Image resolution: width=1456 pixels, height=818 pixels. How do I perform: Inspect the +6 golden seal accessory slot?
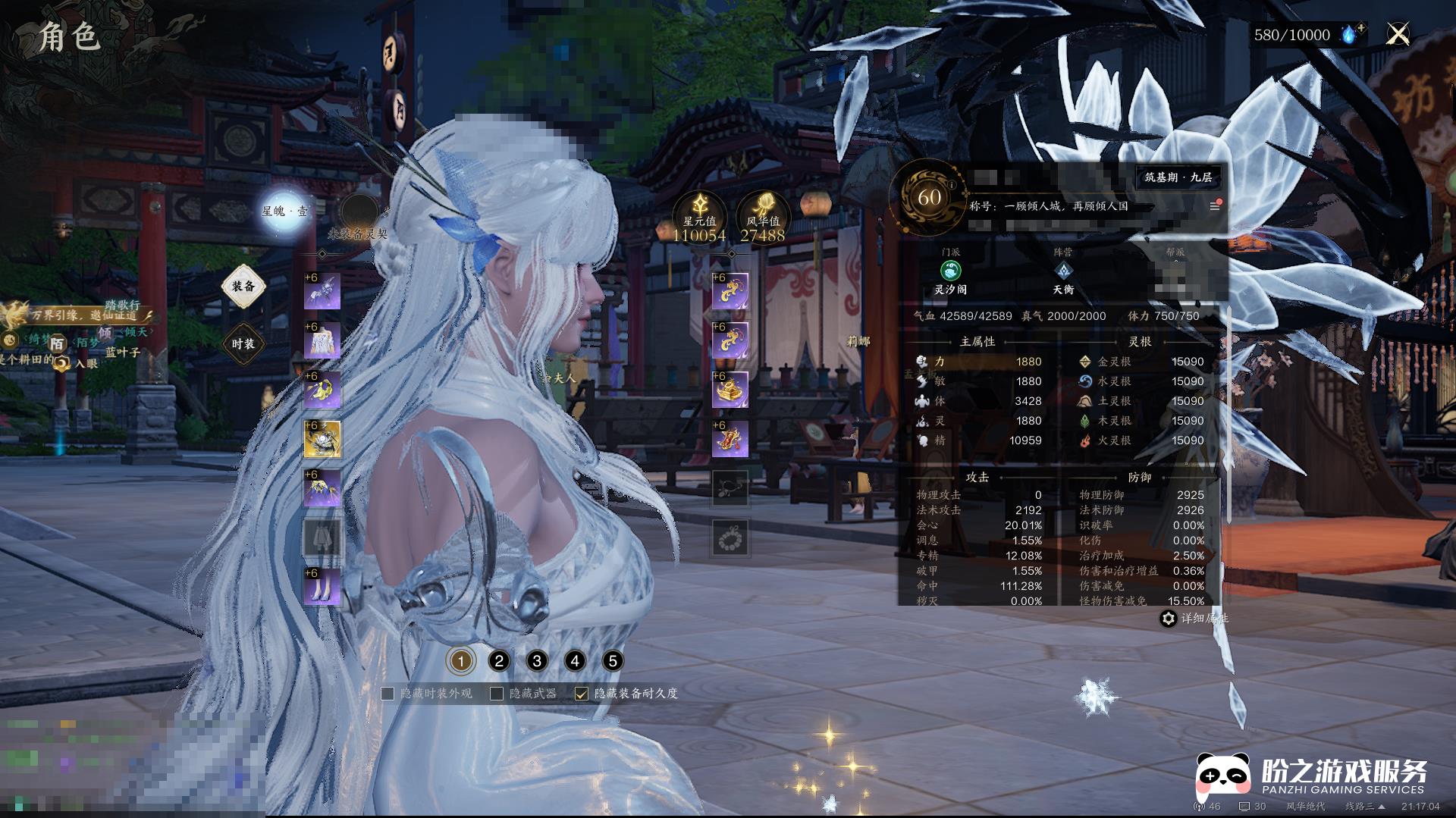730,390
